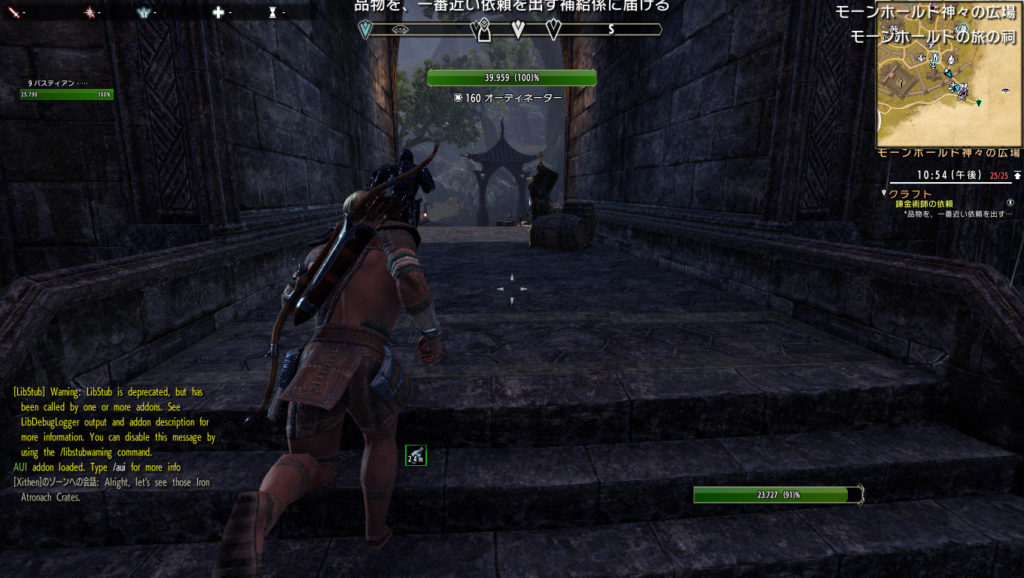Click the hourglass icon in top bar
The image size is (1024, 578).
click(x=272, y=12)
